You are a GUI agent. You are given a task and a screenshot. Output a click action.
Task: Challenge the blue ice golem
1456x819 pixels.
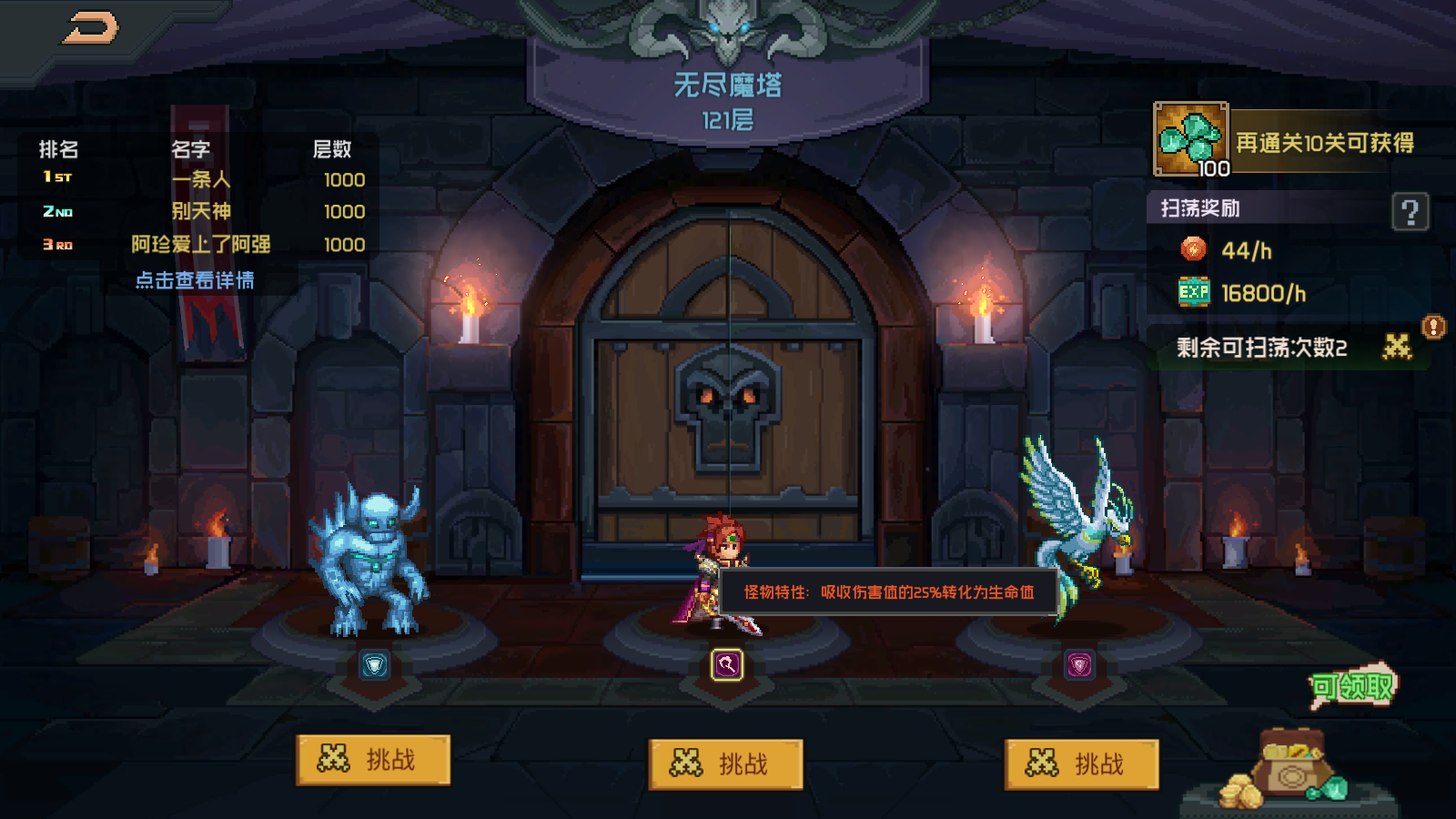373,760
